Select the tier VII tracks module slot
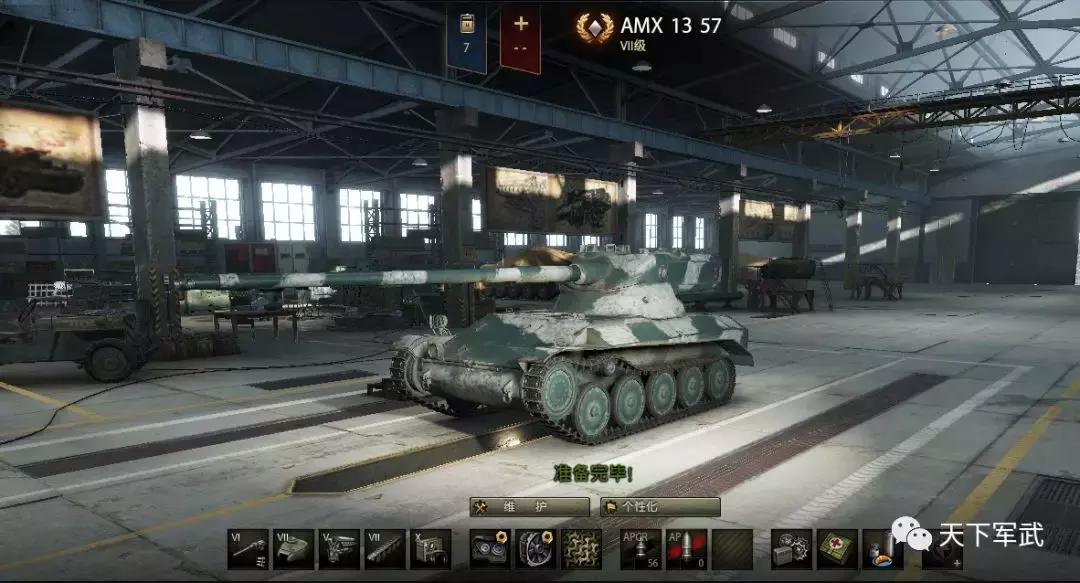 [385, 549]
